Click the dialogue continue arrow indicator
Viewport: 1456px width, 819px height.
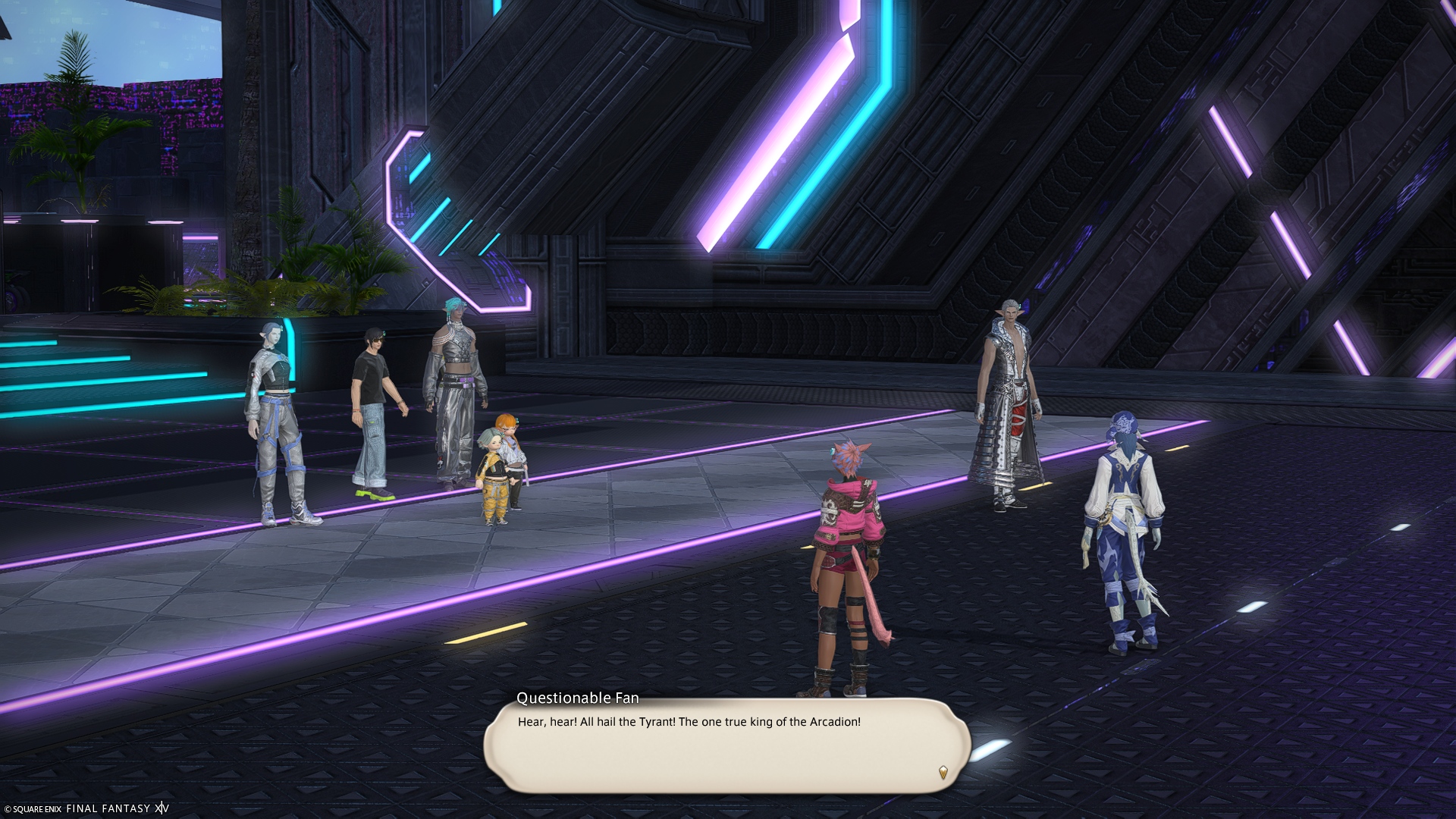943,773
